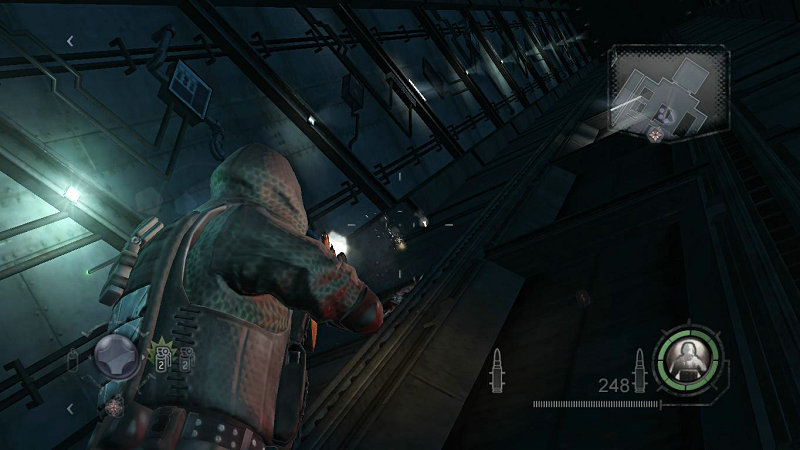Select the faint spray can icon
This screenshot has height=450, width=800.
tap(73, 360)
